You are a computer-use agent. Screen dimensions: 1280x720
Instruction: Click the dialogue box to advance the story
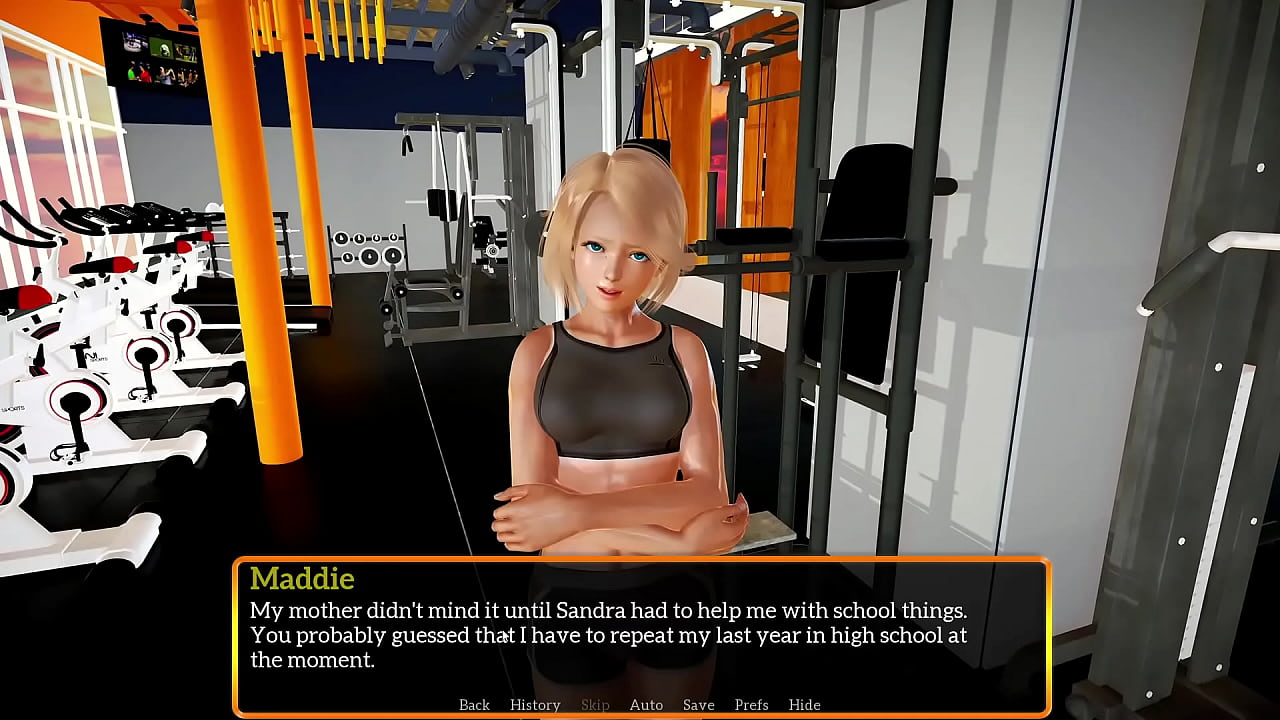(x=640, y=630)
